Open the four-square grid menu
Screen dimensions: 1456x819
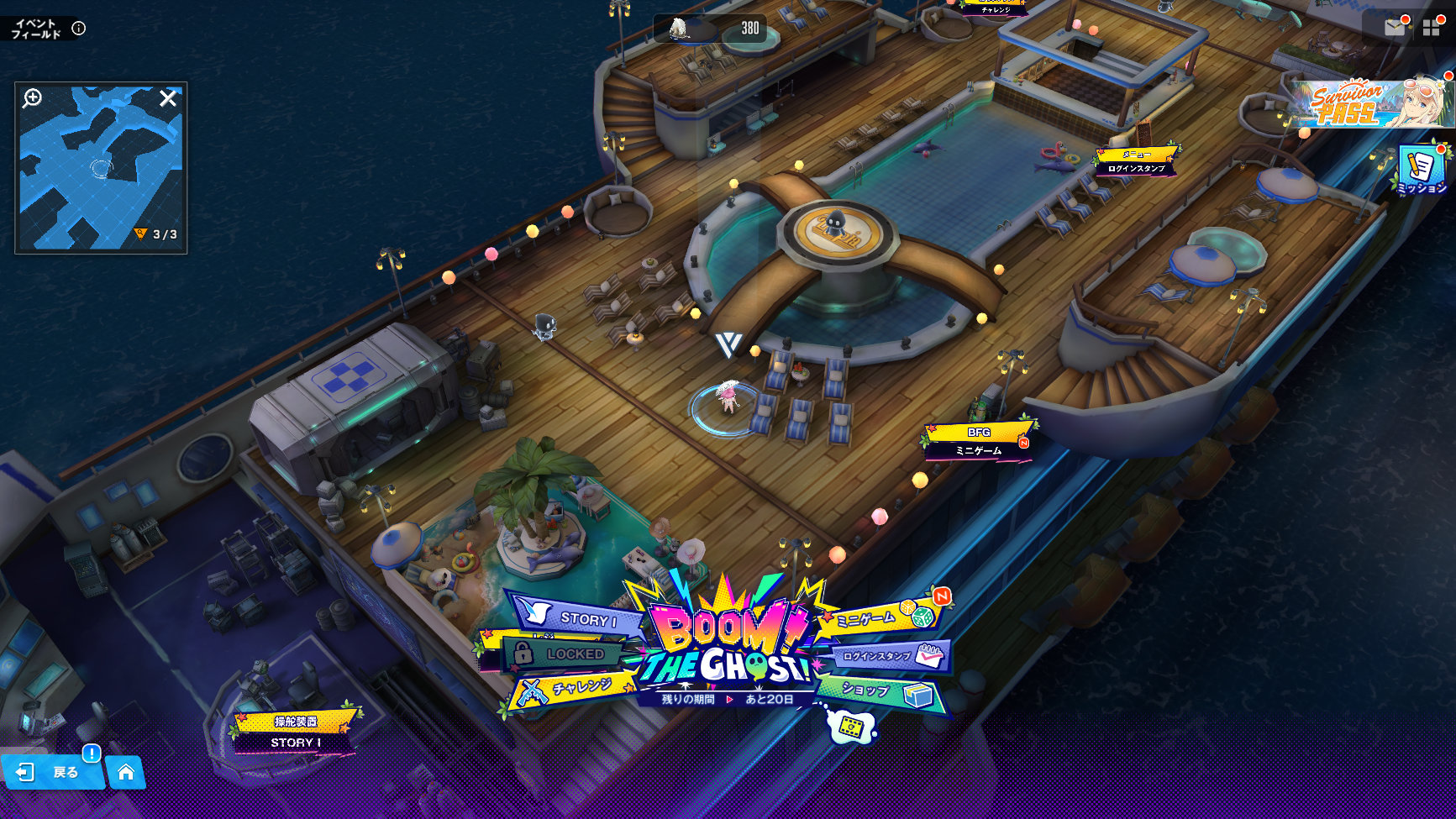click(x=1432, y=28)
